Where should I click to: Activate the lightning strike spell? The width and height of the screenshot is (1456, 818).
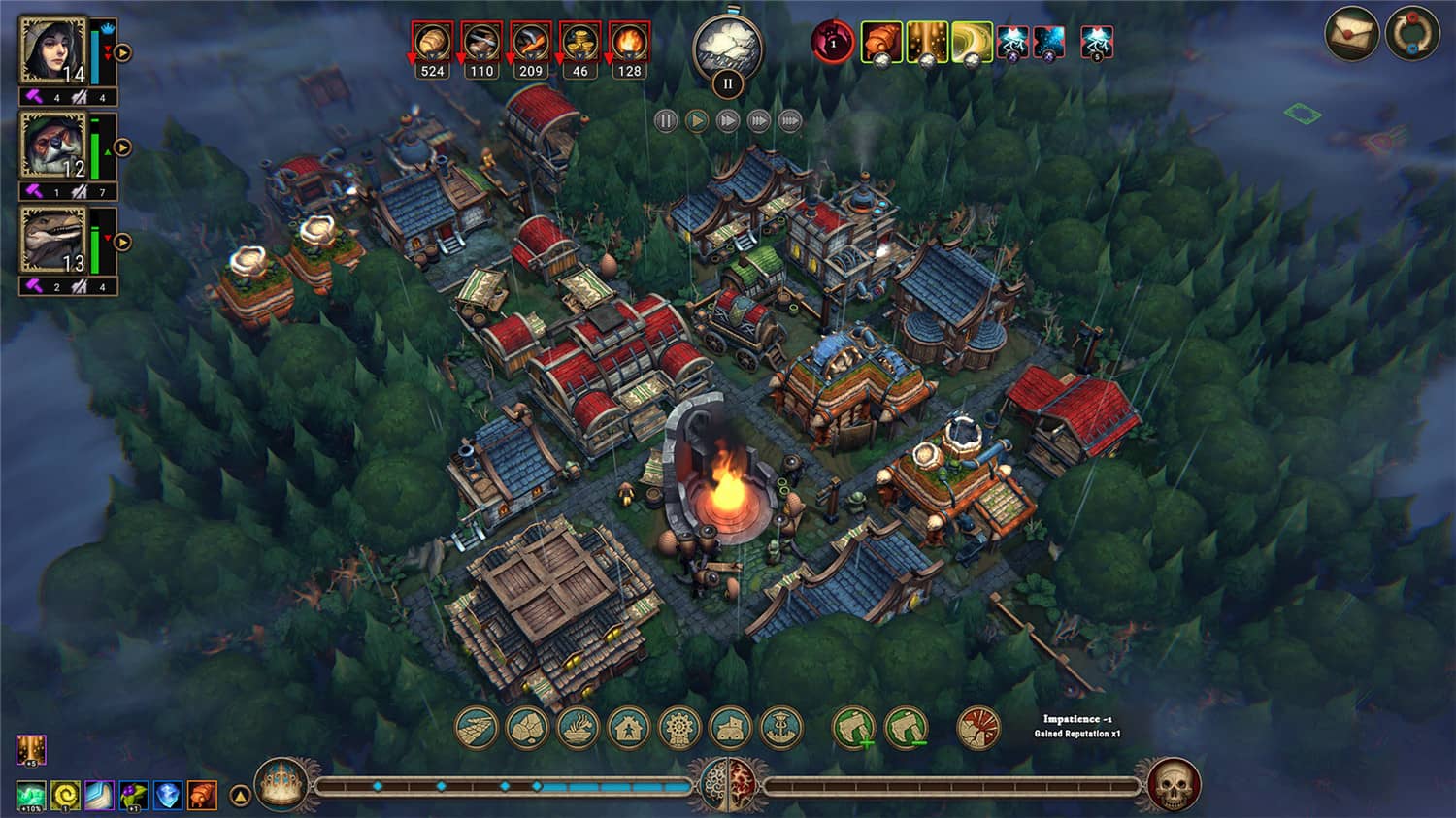(1011, 43)
